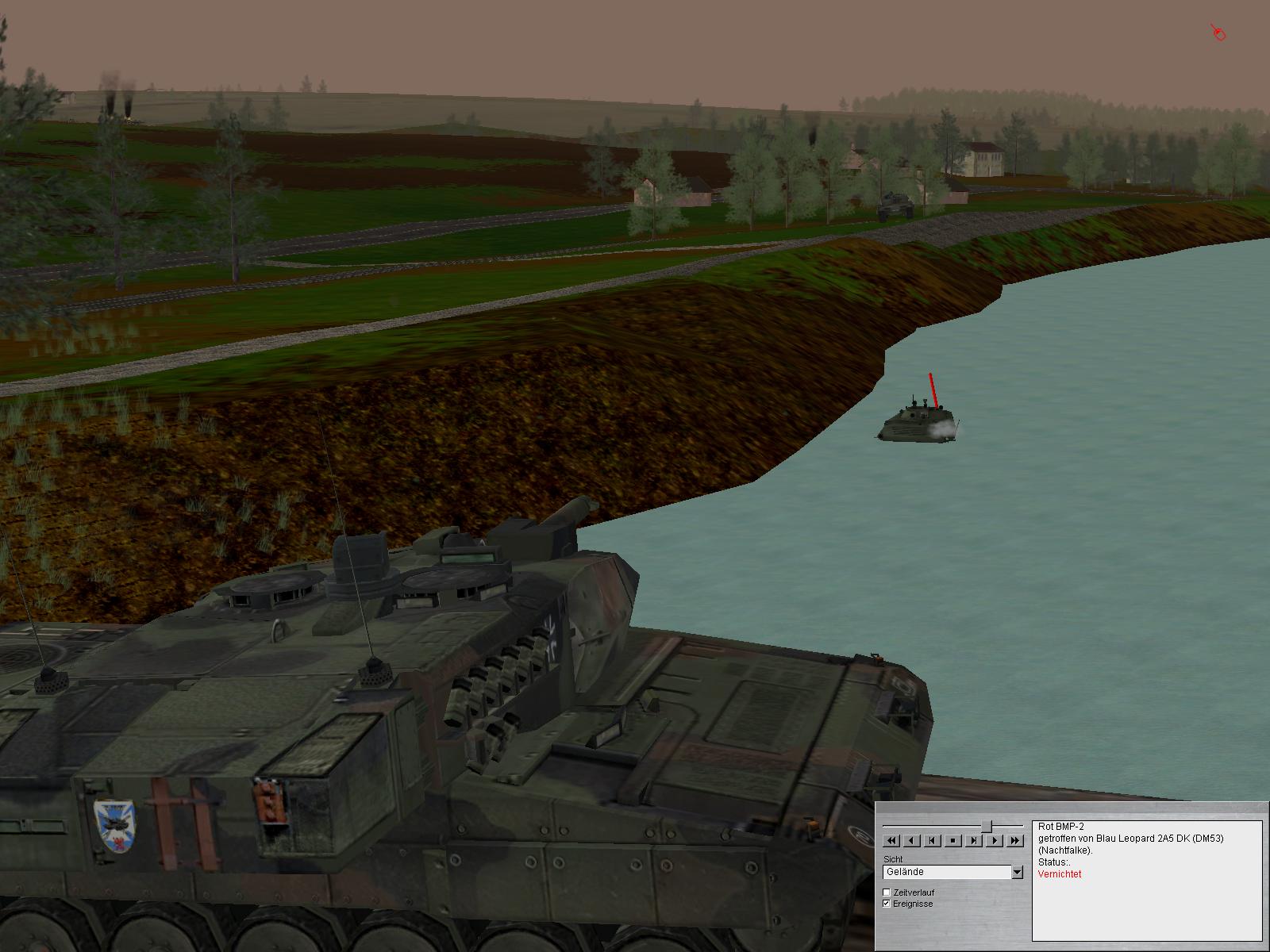The width and height of the screenshot is (1270, 952).
Task: Click the replay timeline slider handle
Action: [x=987, y=827]
